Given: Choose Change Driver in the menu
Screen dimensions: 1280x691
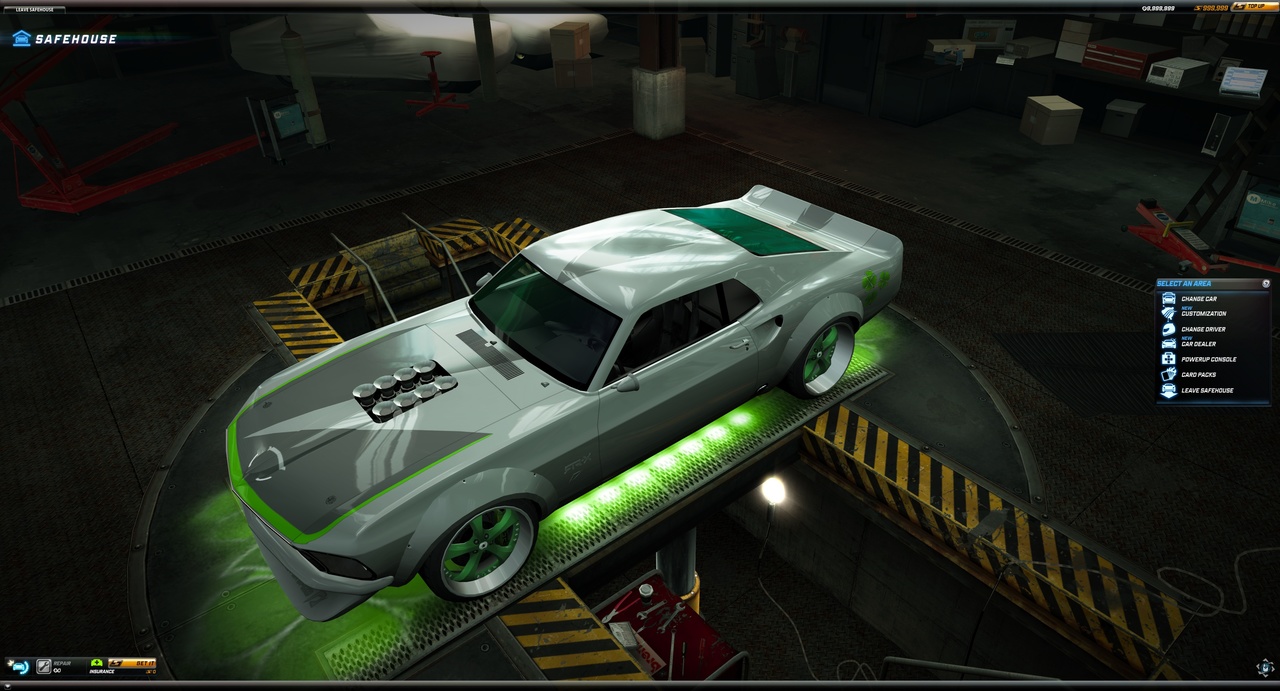Looking at the screenshot, I should 1202,329.
